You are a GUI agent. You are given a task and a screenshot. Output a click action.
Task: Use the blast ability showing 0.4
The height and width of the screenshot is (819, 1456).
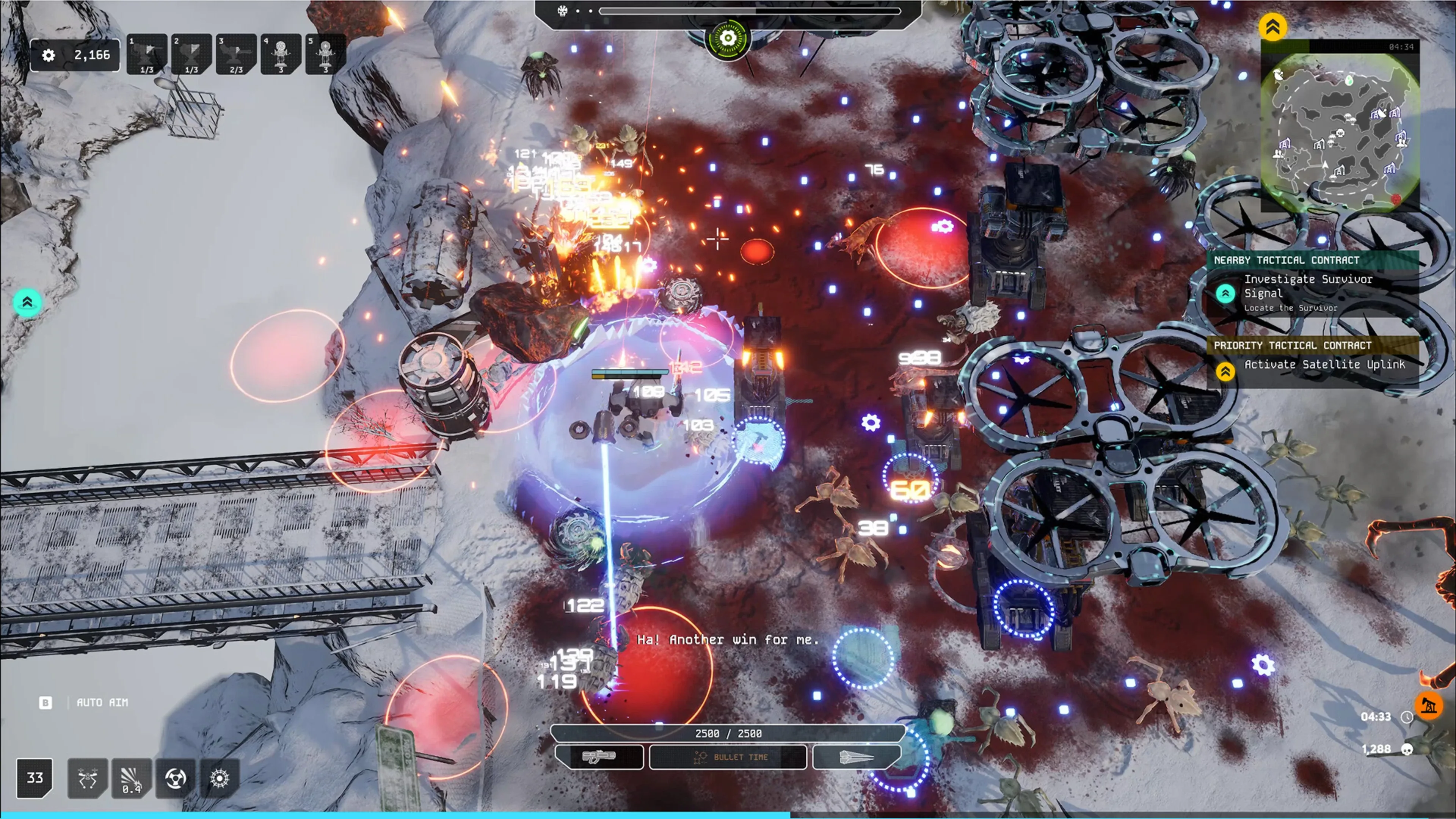(x=132, y=778)
